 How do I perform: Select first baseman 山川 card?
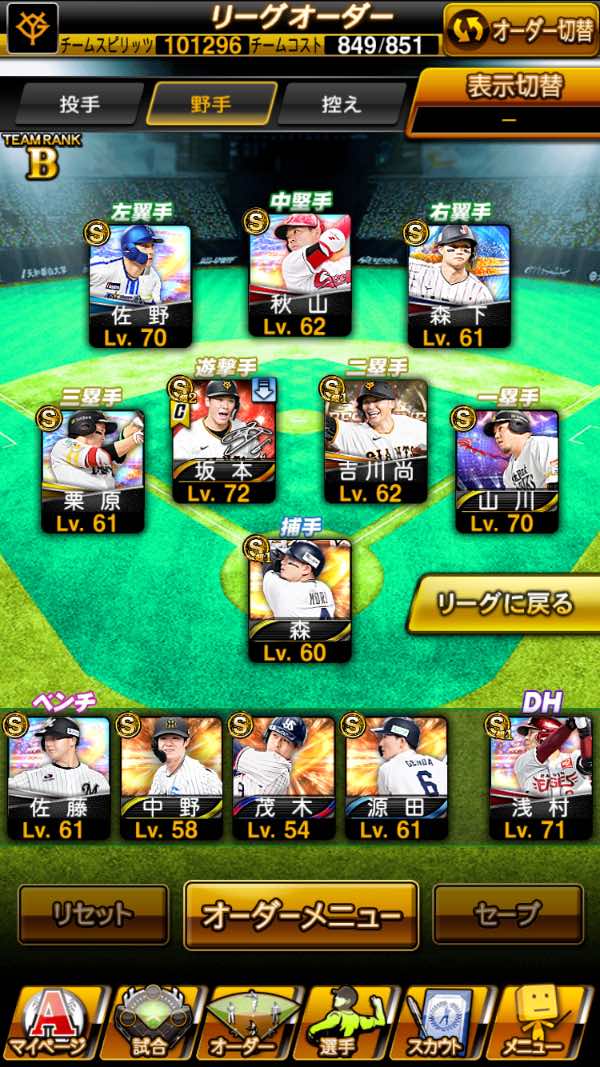tap(507, 470)
